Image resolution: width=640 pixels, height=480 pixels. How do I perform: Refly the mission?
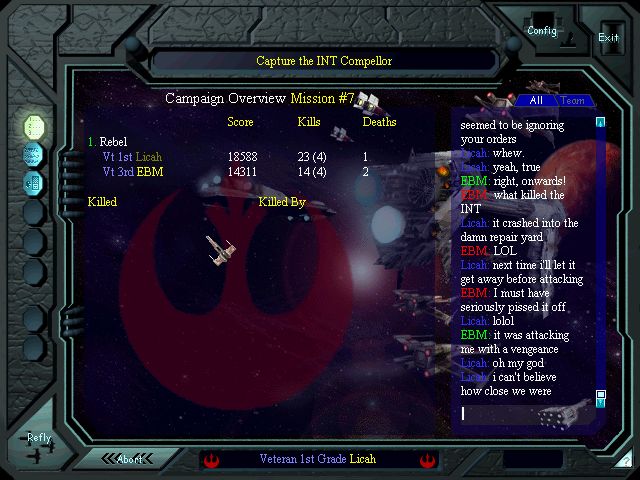(x=39, y=438)
